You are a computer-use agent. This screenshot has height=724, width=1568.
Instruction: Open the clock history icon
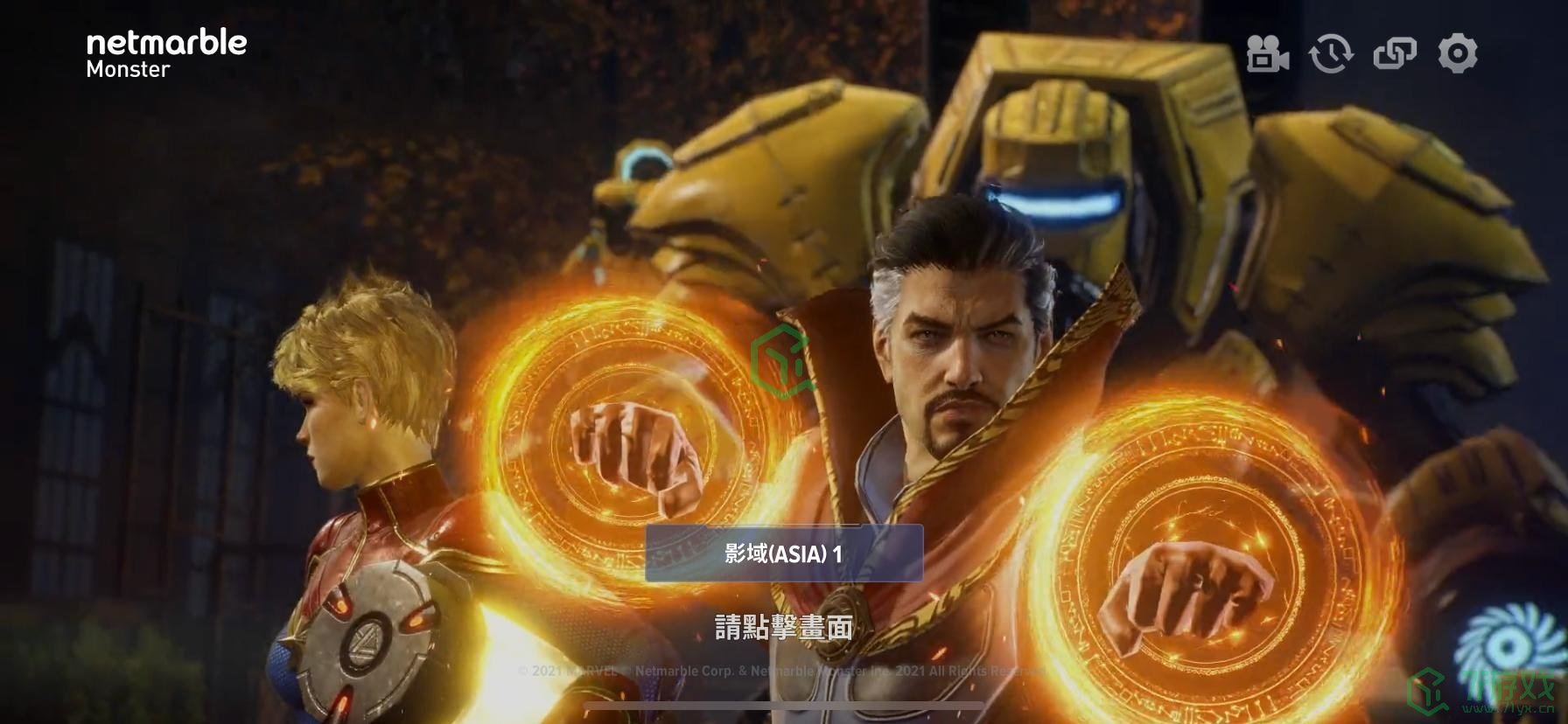[1330, 53]
